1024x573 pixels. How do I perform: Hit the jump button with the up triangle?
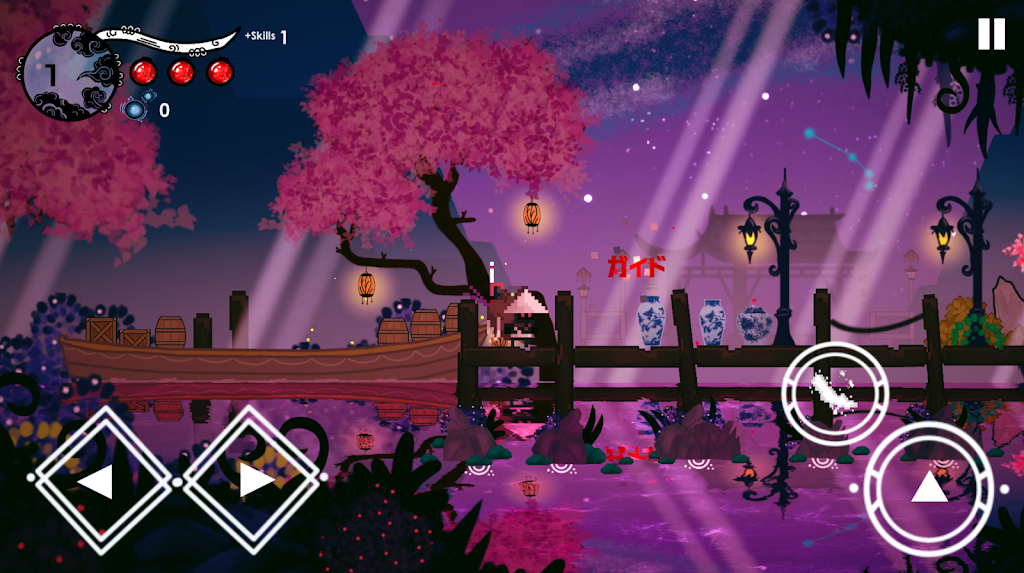pos(929,488)
